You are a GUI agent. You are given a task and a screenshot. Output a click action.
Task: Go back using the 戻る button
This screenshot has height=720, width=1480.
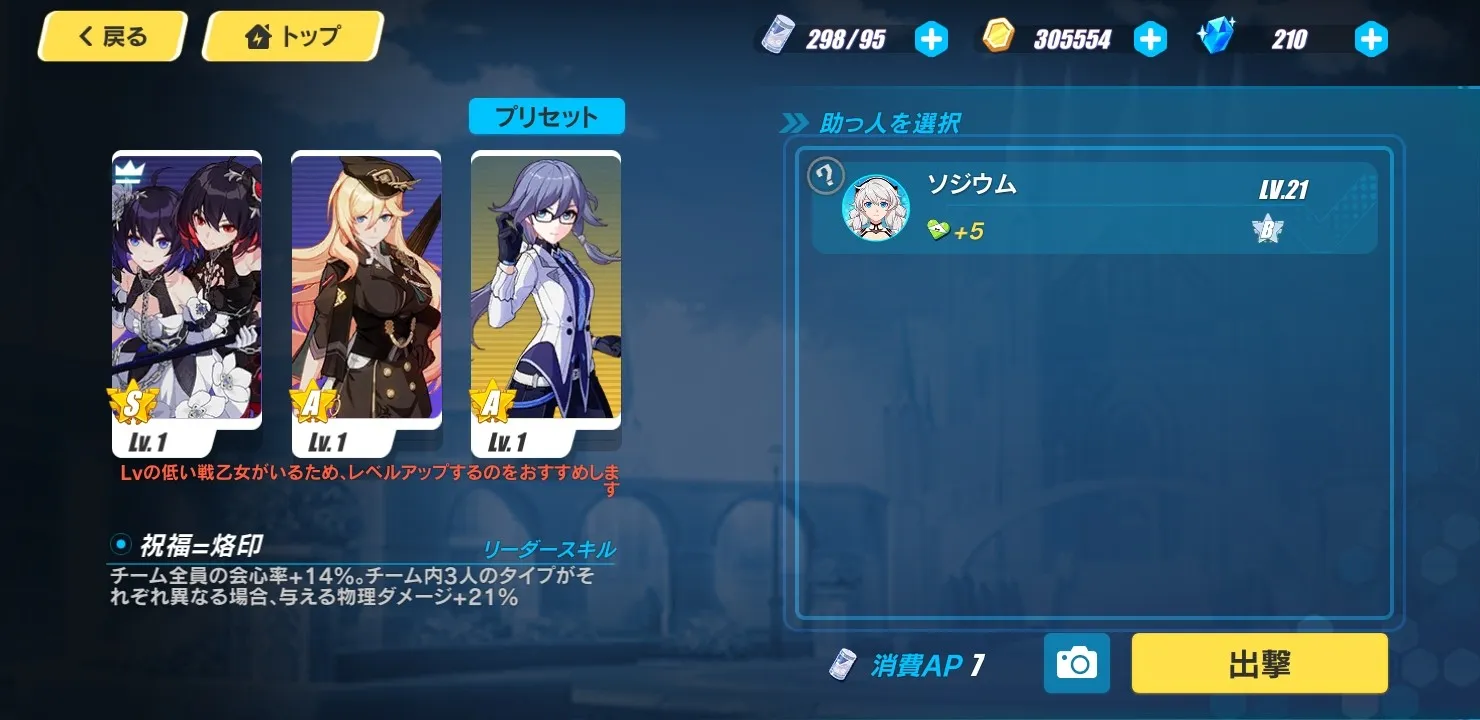coord(112,38)
